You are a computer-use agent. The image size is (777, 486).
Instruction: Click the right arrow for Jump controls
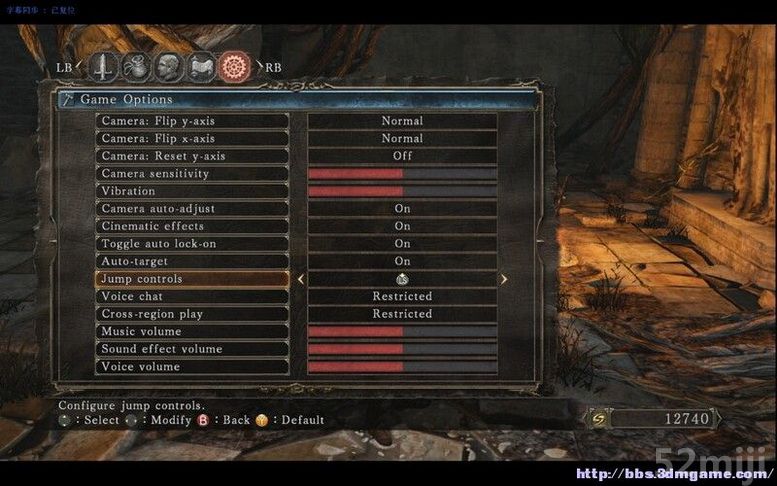(503, 280)
